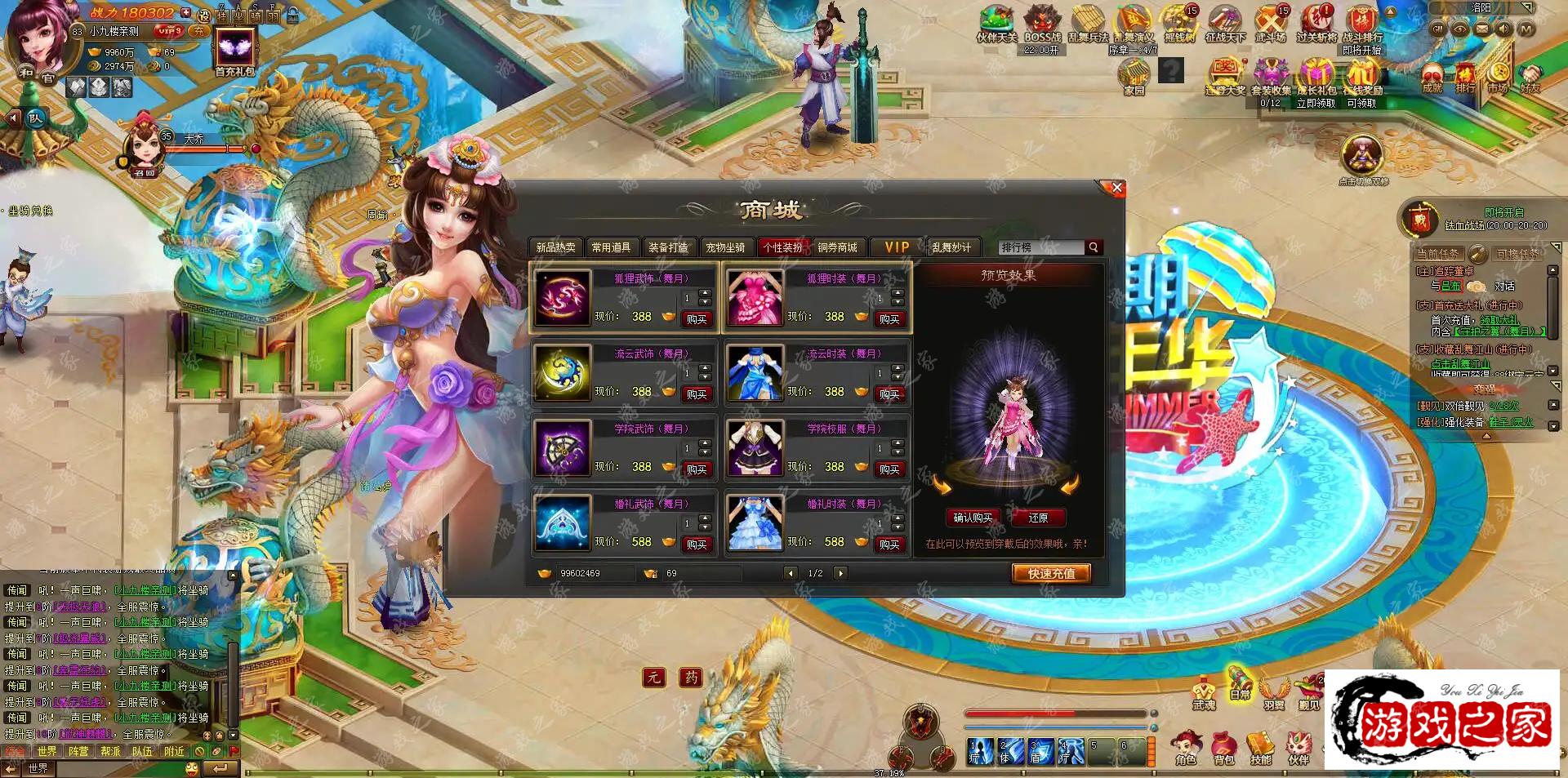
Task: Open 快速充值 quick recharge
Action: click(1051, 574)
